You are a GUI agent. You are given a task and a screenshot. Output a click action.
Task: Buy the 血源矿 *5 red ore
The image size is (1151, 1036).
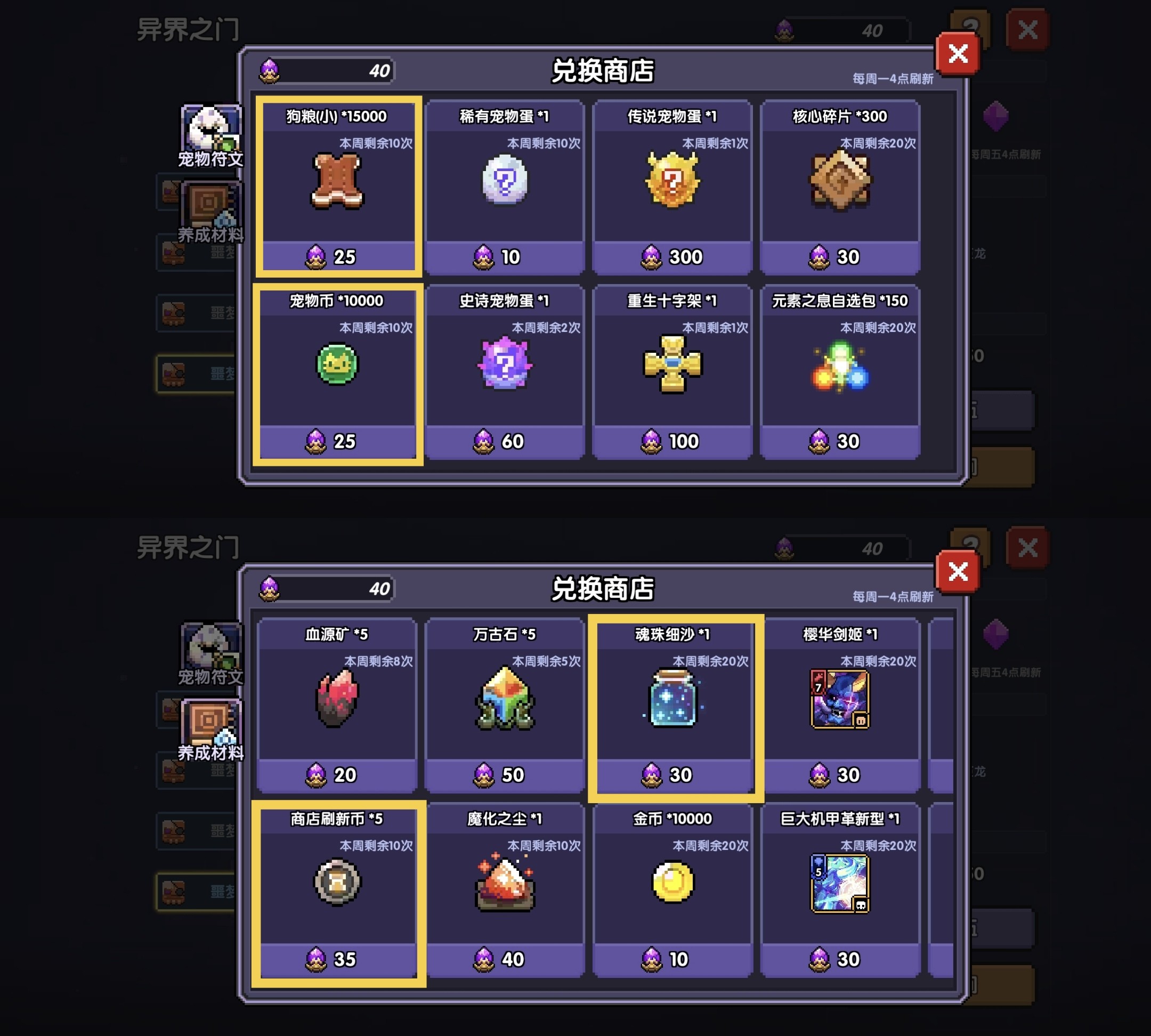tap(337, 700)
